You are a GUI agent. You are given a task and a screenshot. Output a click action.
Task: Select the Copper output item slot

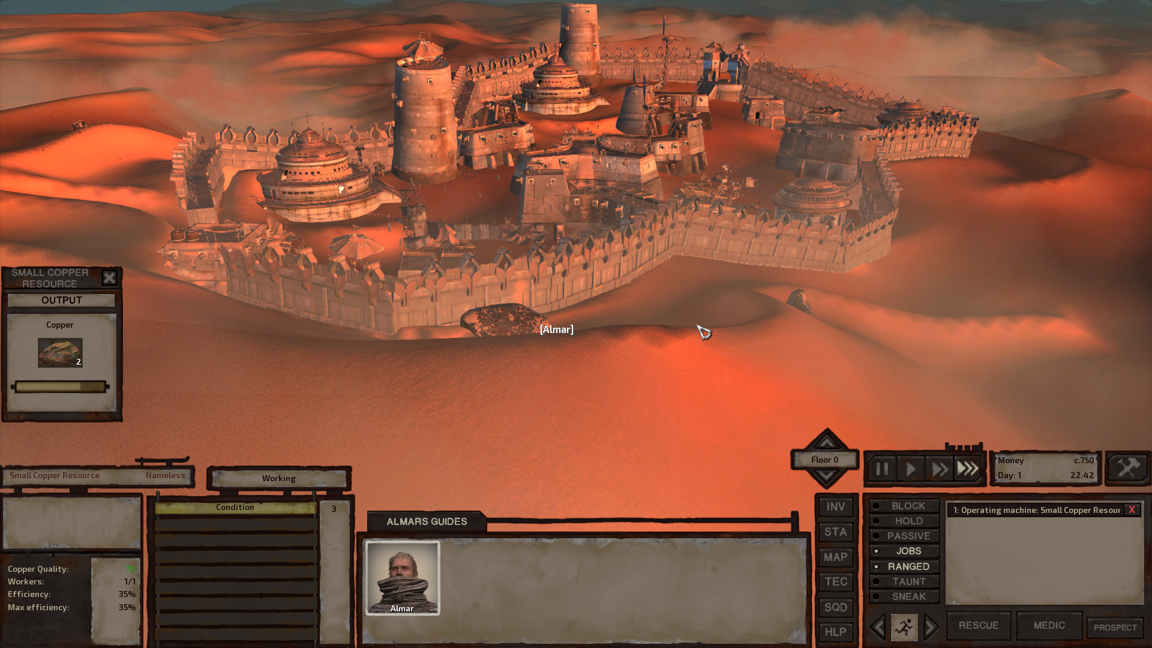[60, 352]
